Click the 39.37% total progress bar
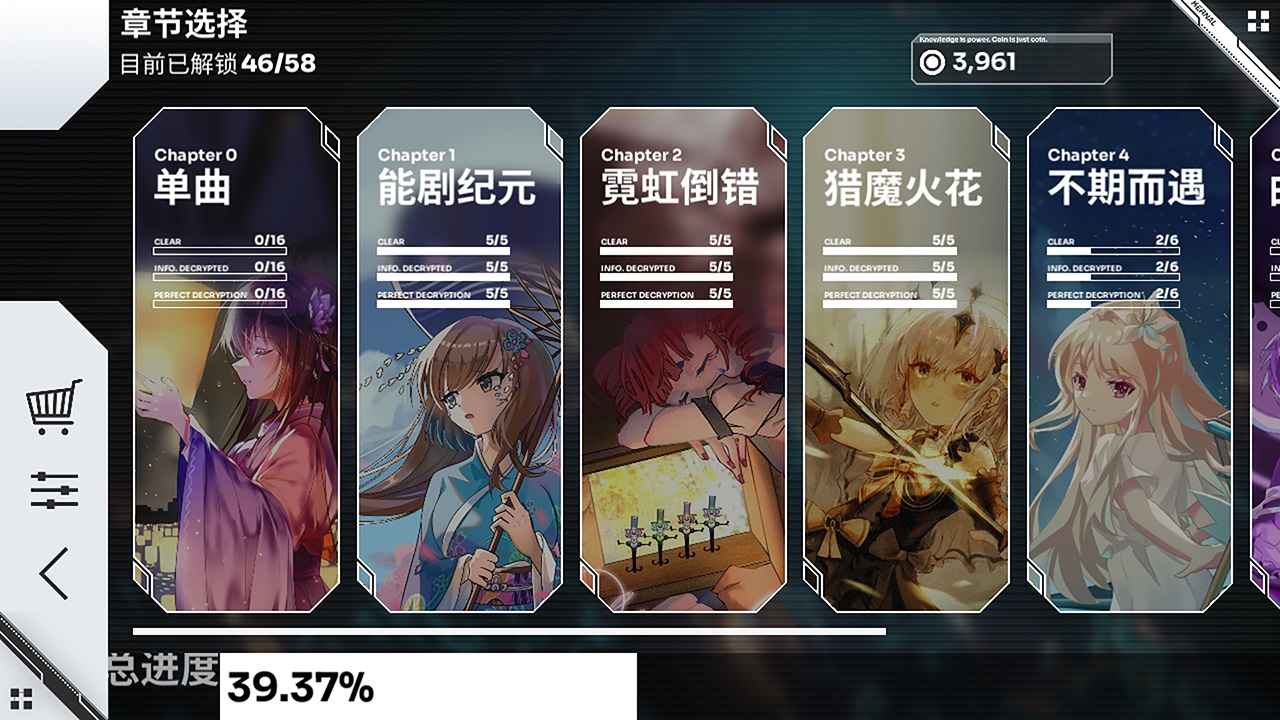This screenshot has width=1280, height=720. coord(298,688)
